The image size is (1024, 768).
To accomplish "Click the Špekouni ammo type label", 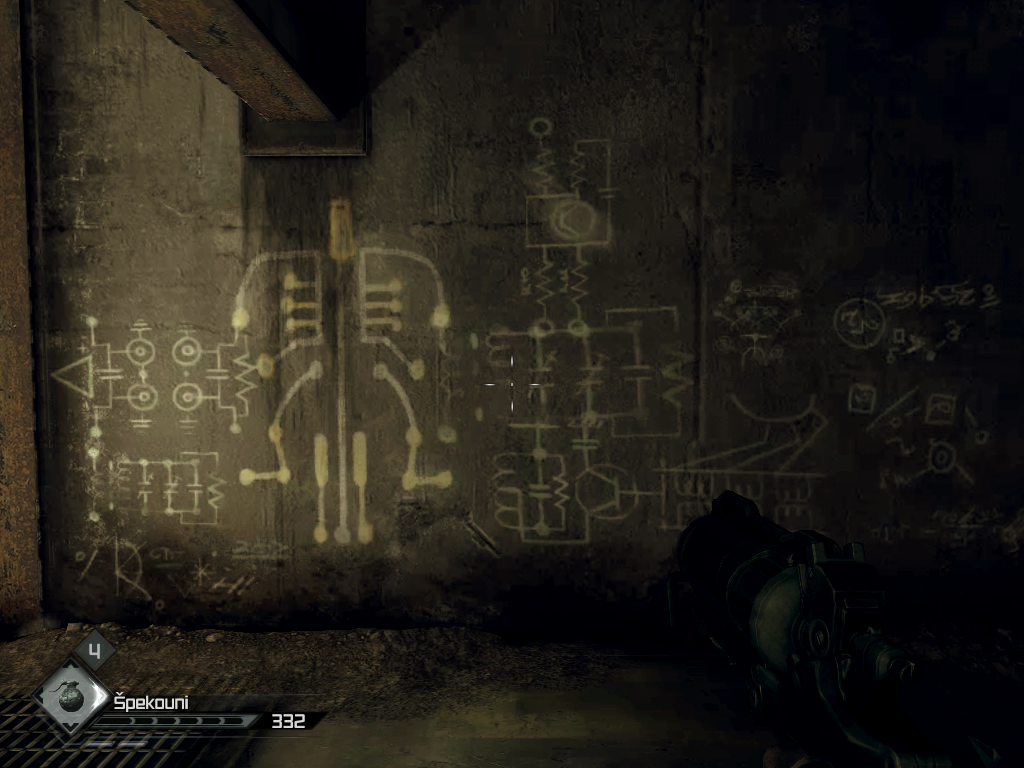I will 151,702.
